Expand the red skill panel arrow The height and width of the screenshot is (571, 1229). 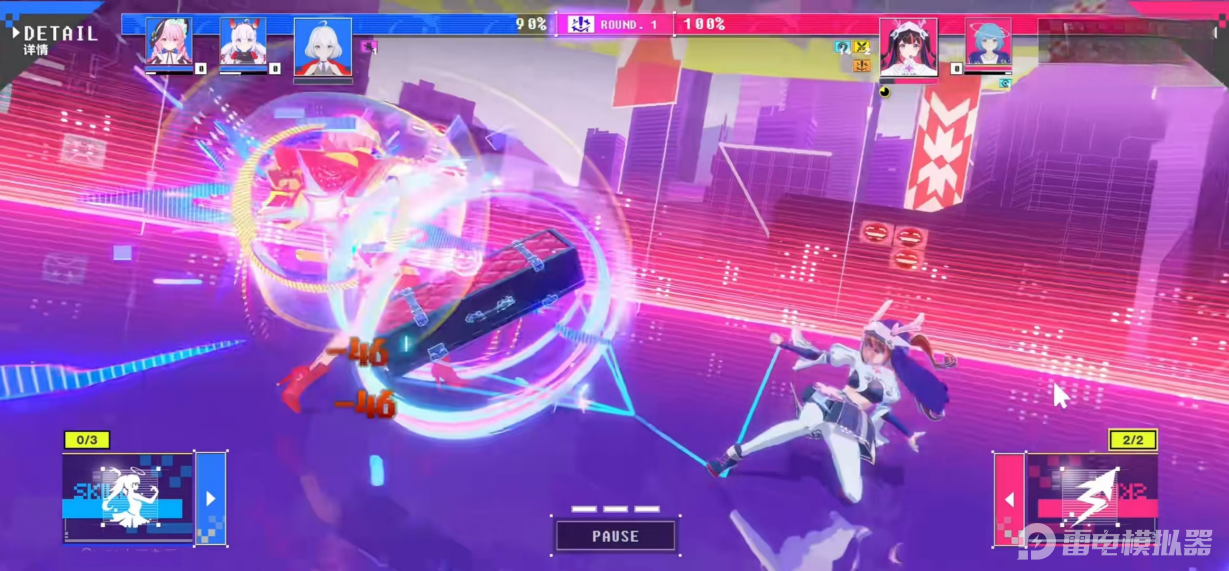[1009, 498]
